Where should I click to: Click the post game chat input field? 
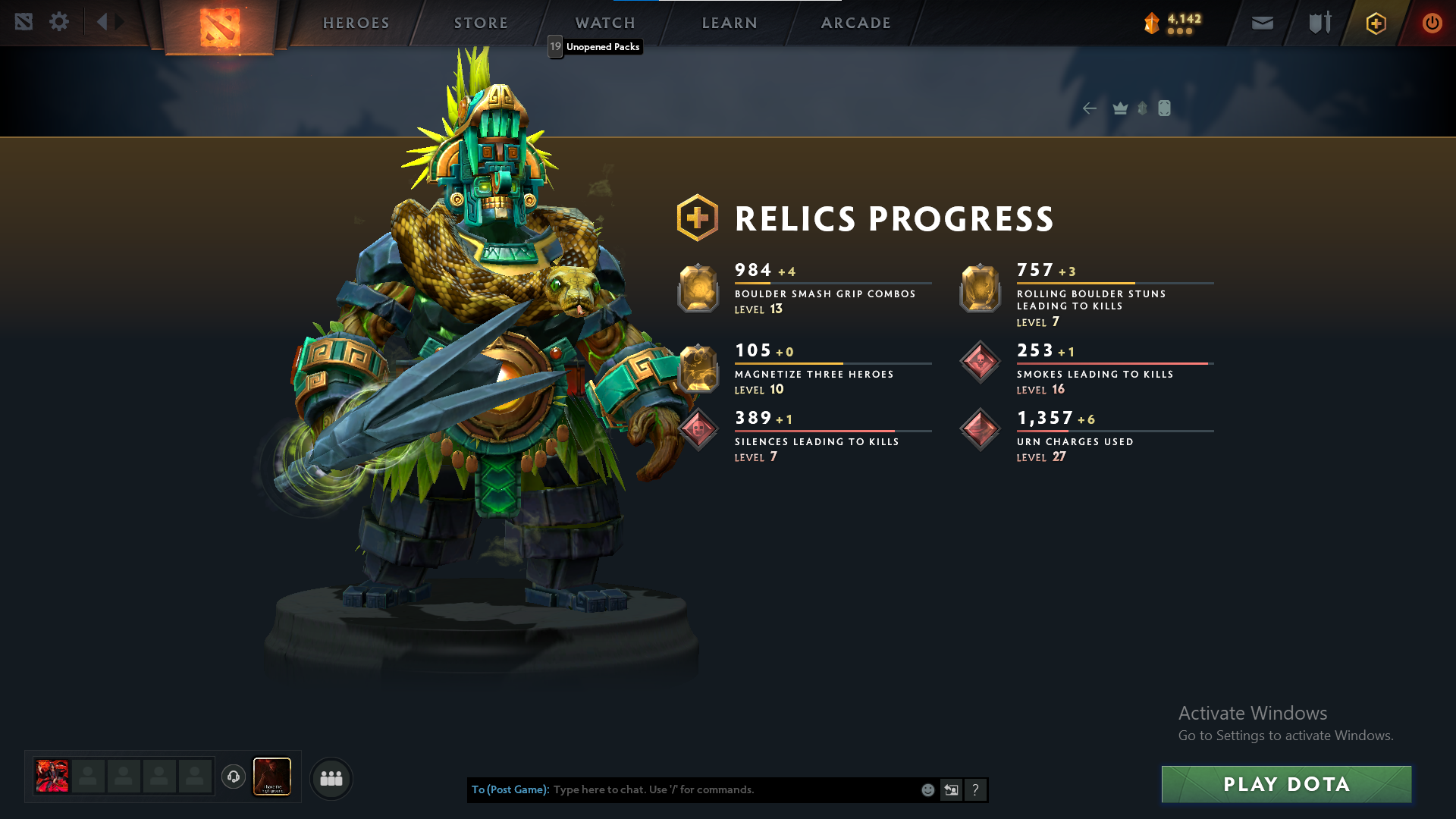(720, 789)
